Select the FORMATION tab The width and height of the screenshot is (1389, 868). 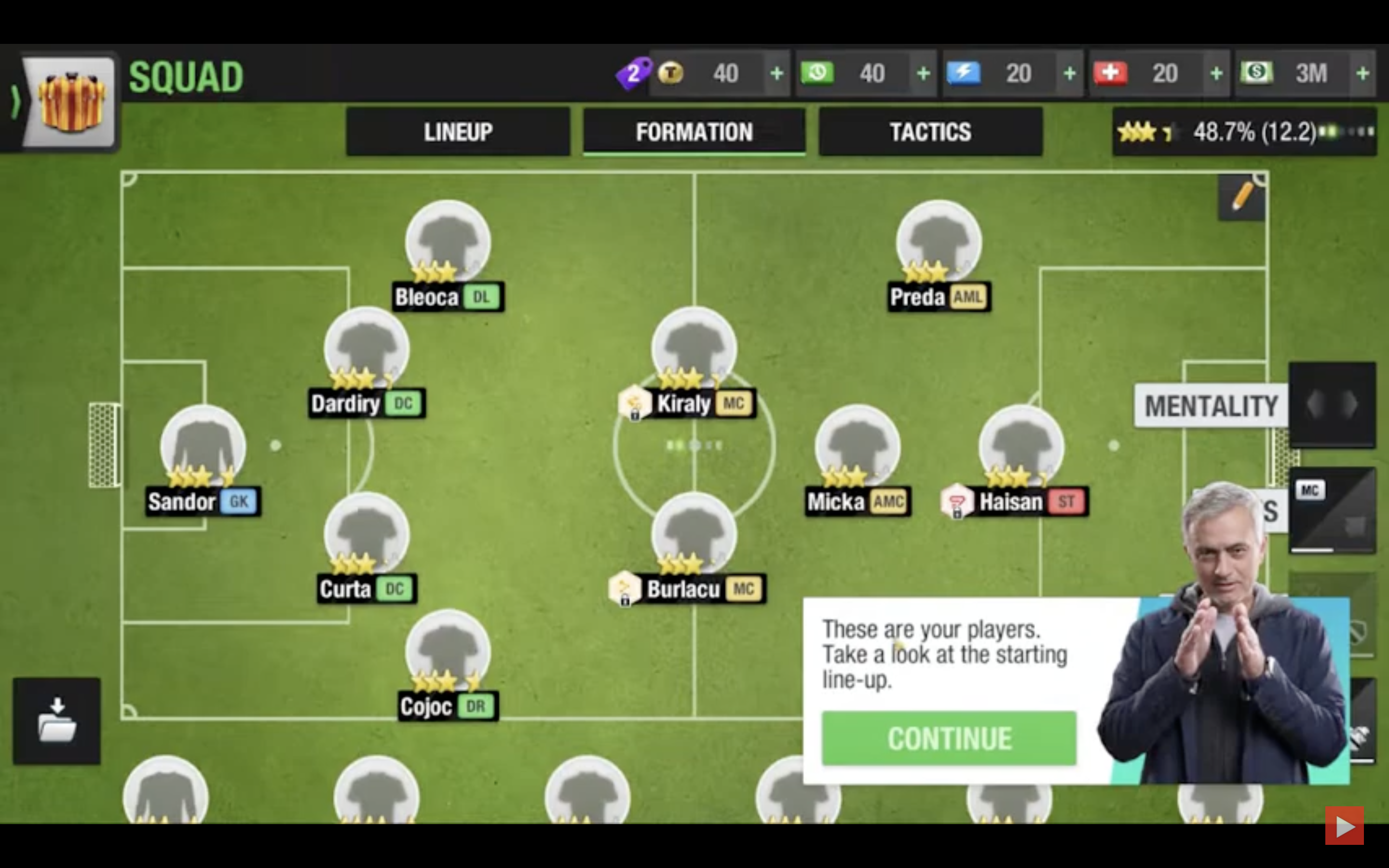click(x=694, y=132)
